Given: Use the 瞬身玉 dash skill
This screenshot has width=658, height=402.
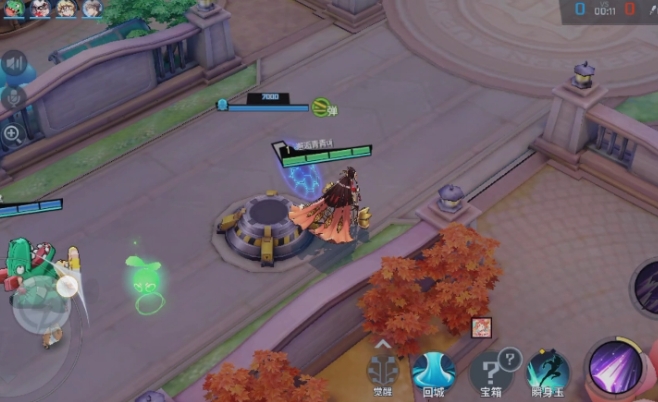Looking at the screenshot, I should pyautogui.click(x=547, y=372).
